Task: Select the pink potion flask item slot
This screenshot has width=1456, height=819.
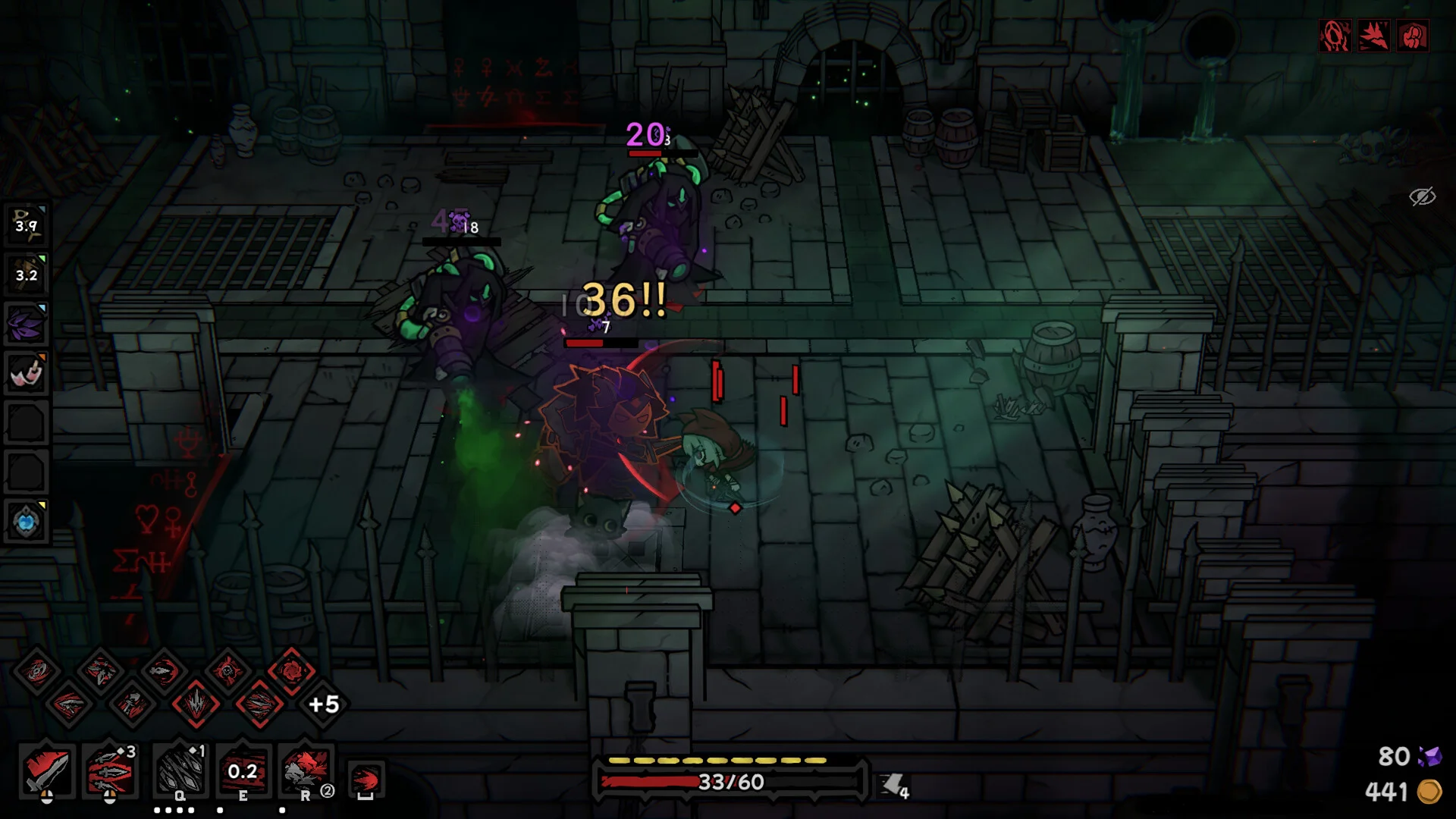Action: click(x=27, y=373)
